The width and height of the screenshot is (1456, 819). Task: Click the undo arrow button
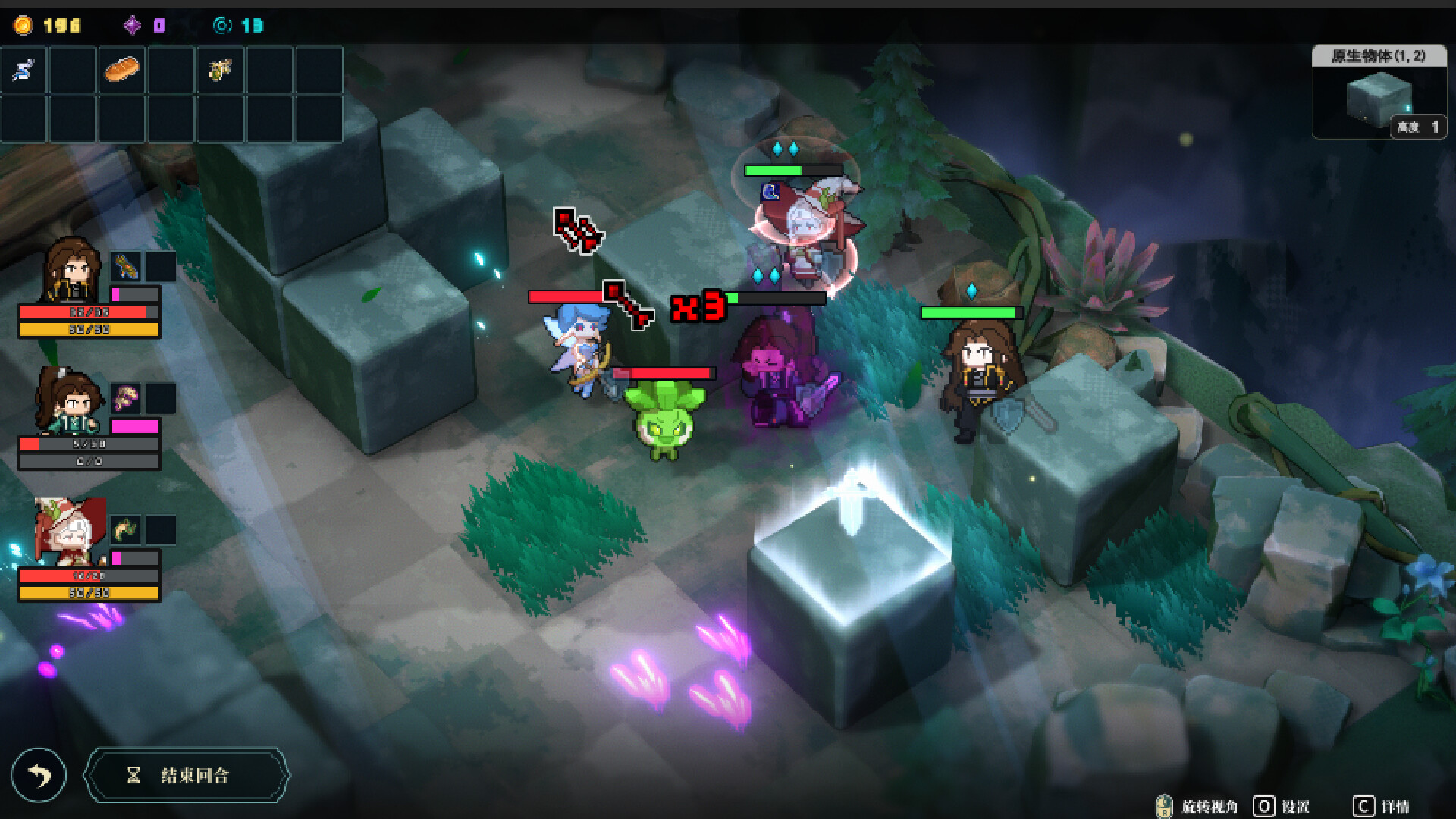[x=39, y=775]
